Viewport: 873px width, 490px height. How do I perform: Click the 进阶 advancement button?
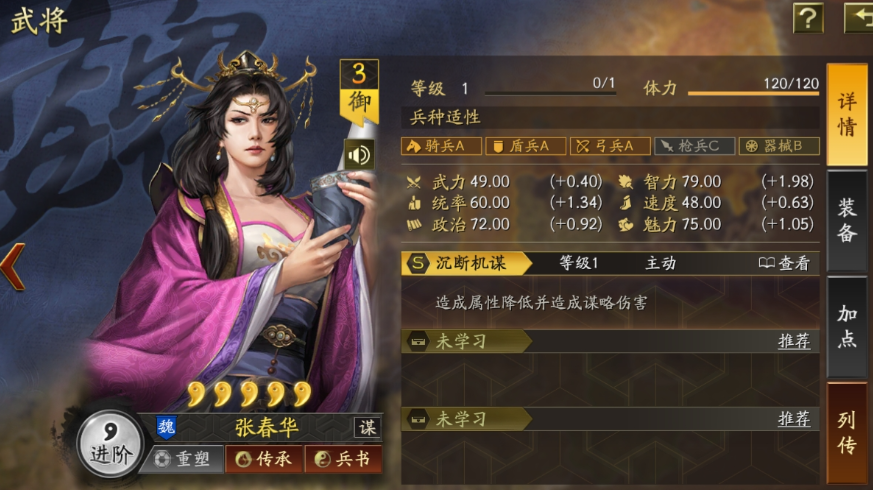(x=110, y=444)
